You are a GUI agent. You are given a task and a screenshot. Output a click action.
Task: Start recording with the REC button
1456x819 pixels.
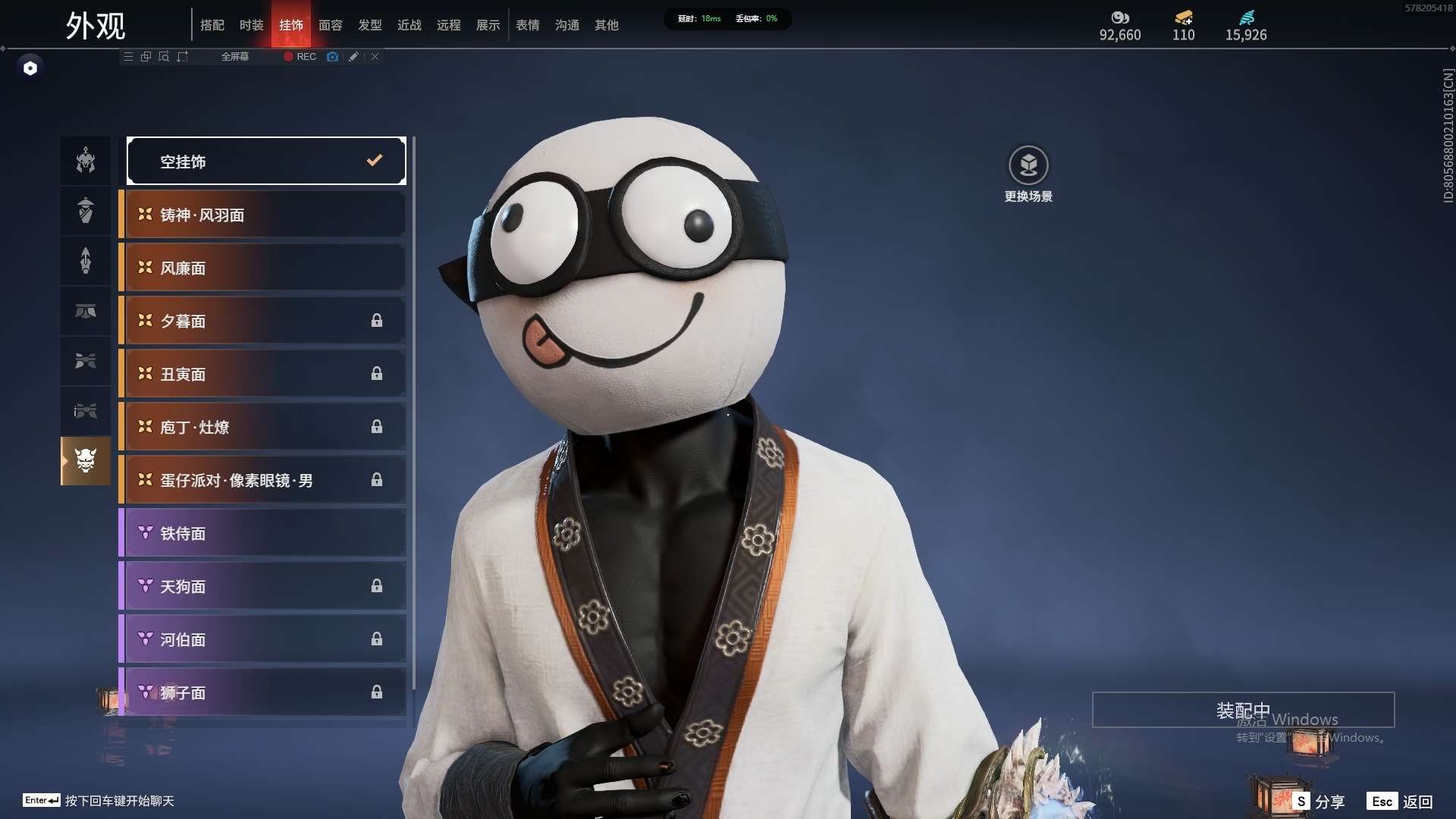pyautogui.click(x=300, y=57)
